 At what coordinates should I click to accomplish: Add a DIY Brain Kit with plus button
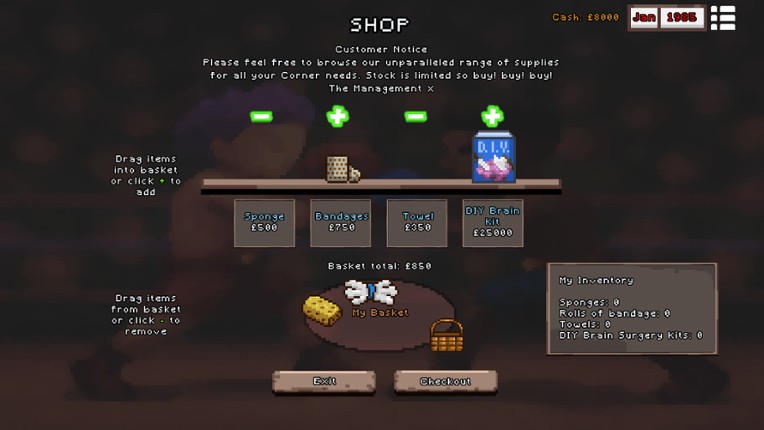pyautogui.click(x=492, y=117)
